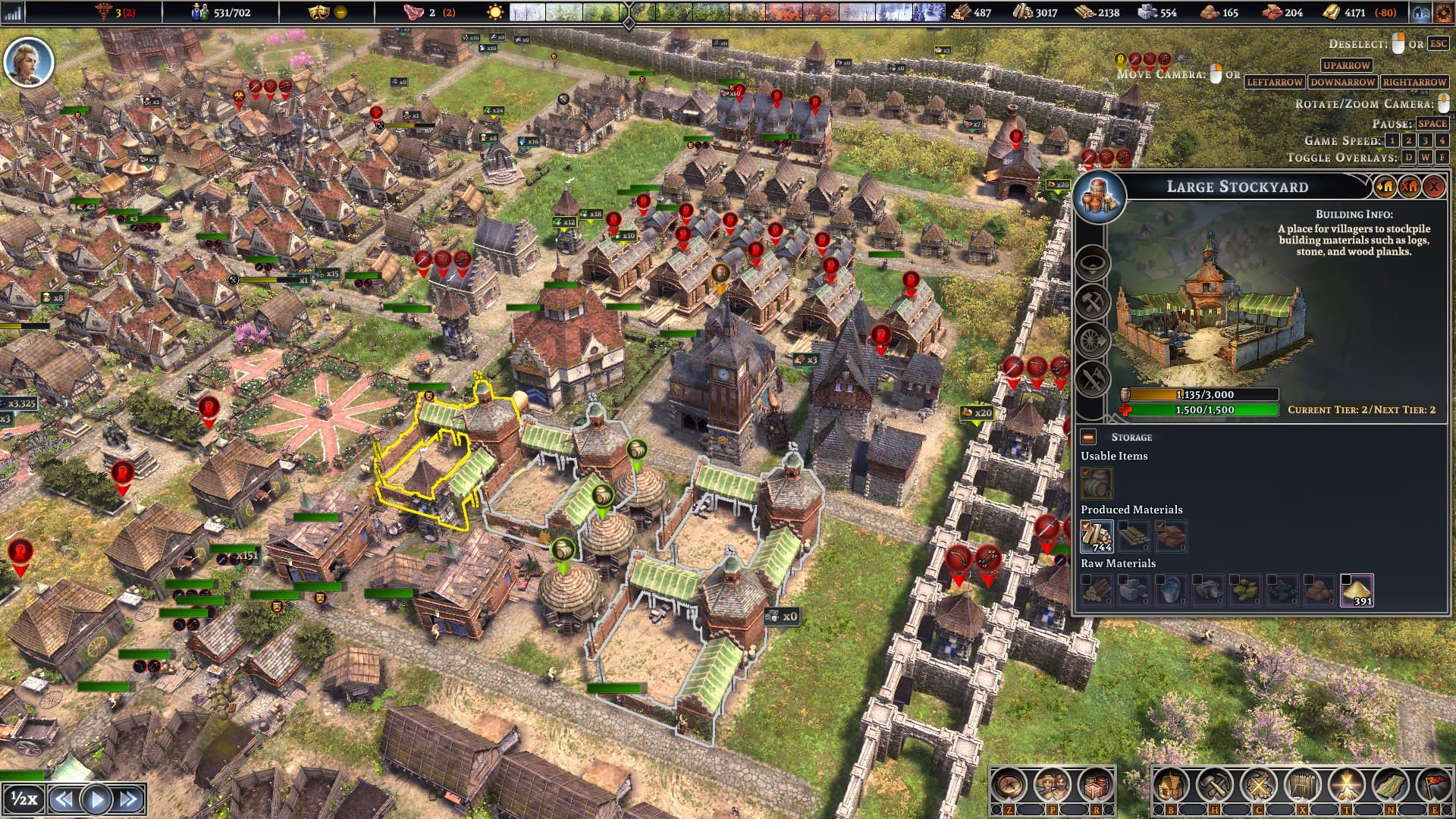Increase game speed with fast-forward arrows
The width and height of the screenshot is (1456, 819).
(x=129, y=799)
